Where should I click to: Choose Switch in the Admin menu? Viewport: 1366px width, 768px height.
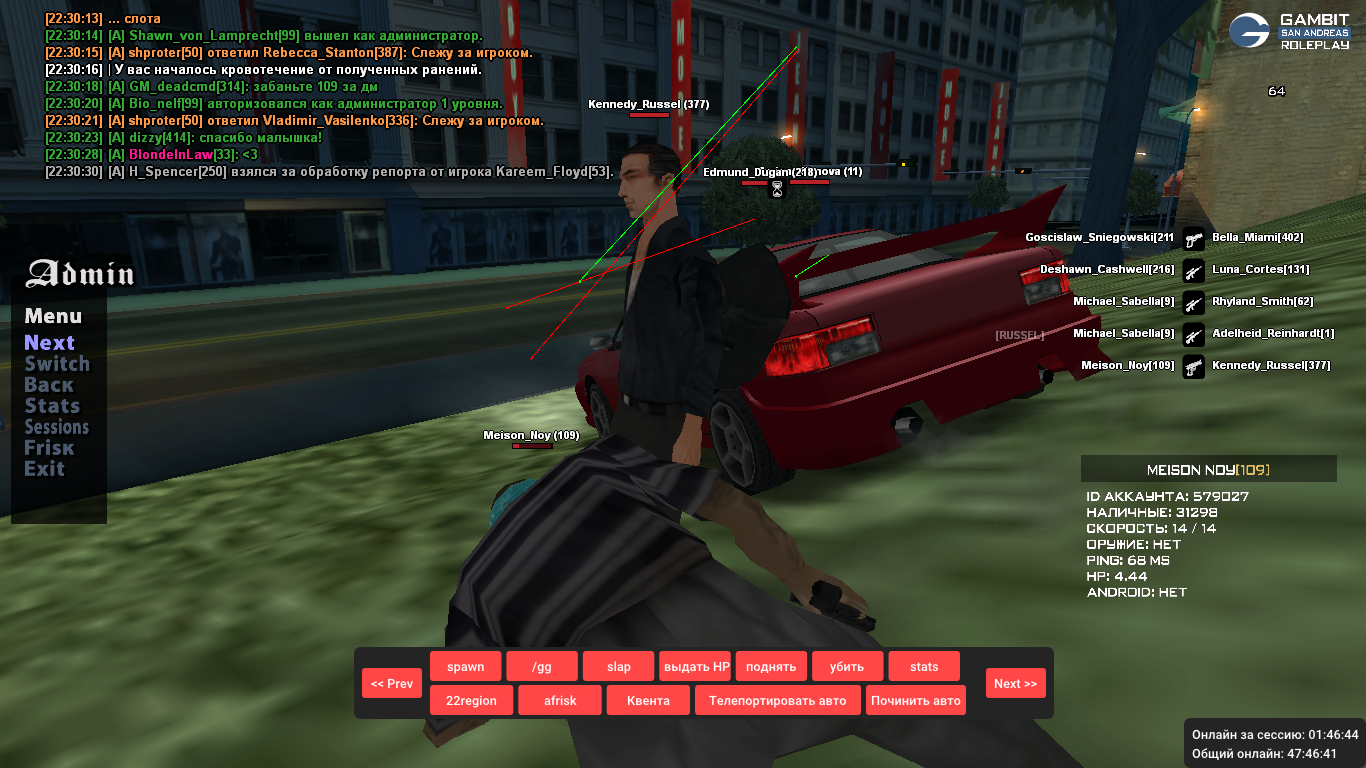[x=57, y=364]
